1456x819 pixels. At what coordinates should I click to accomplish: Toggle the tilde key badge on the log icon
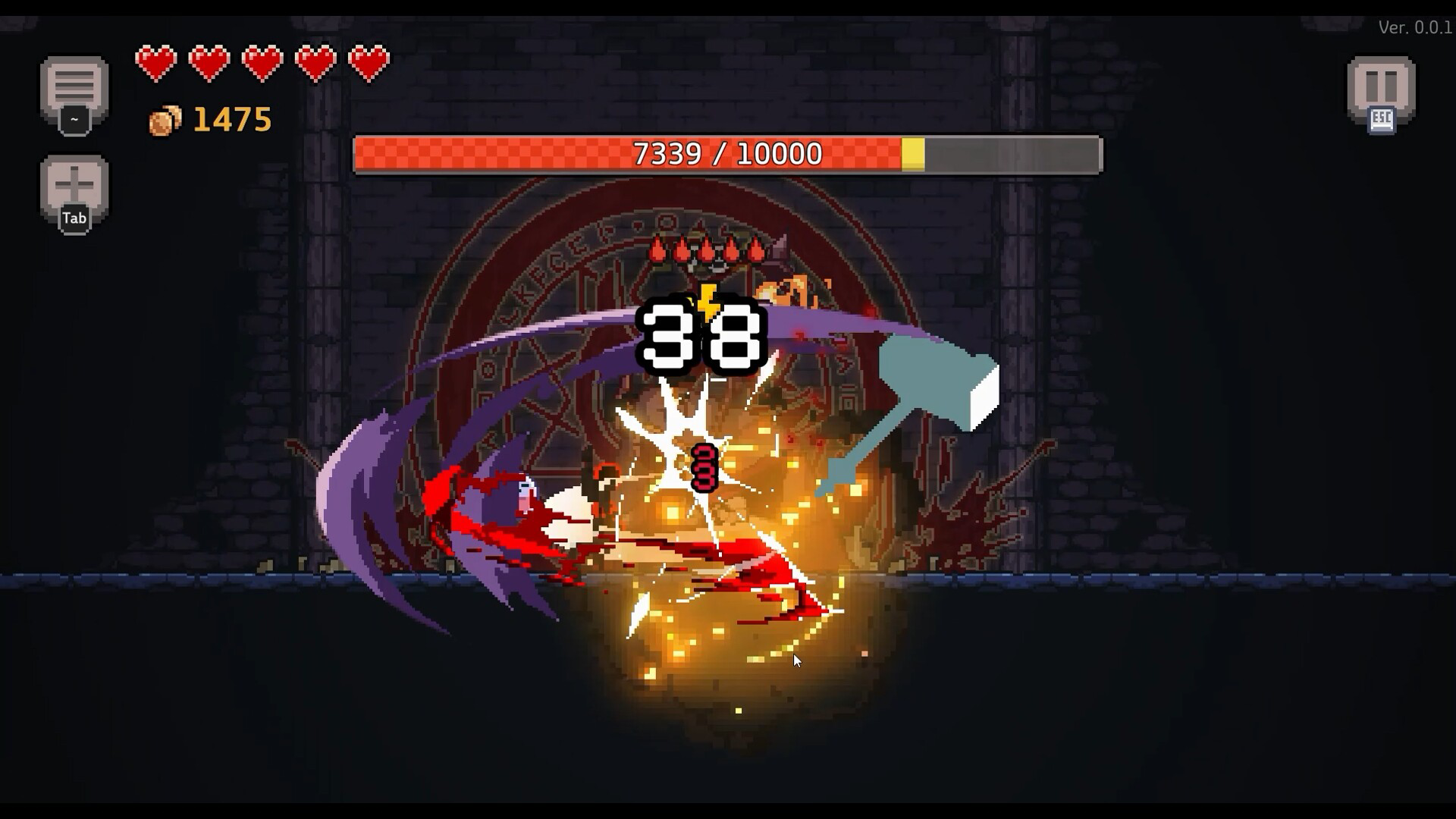(x=74, y=119)
